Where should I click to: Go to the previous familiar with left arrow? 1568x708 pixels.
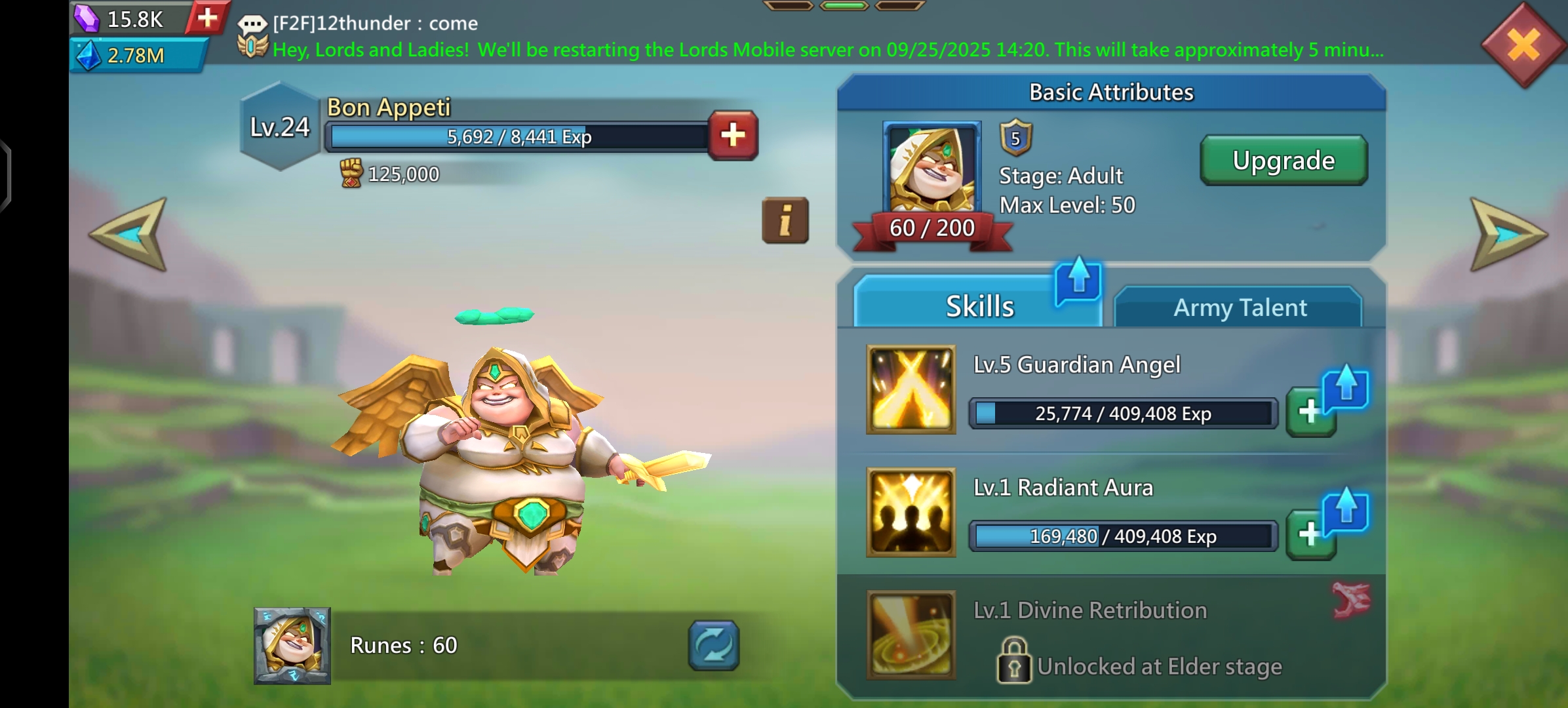coord(130,234)
